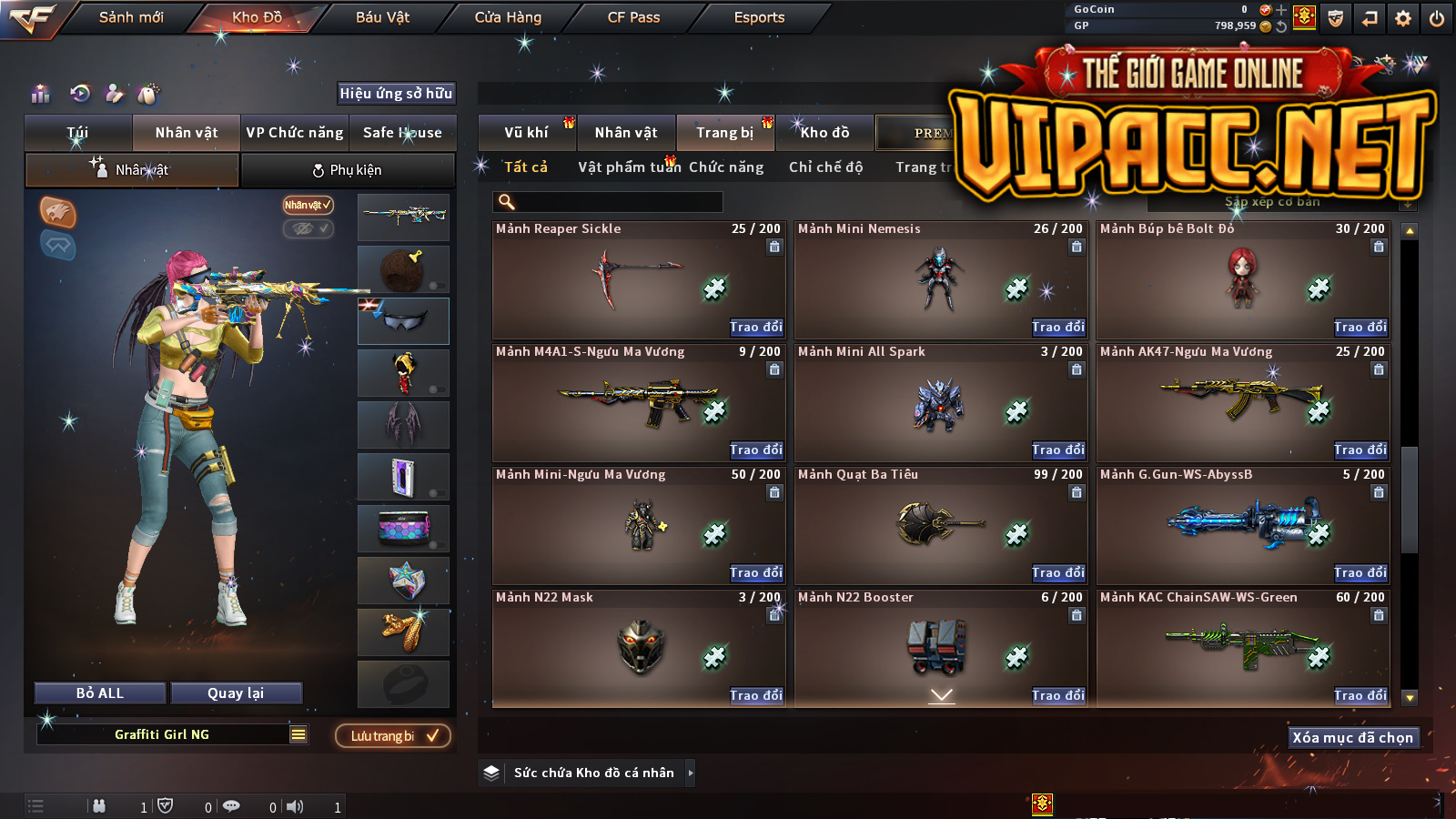Screen dimensions: 1456x819
Task: Open the Phụ kiện accessories tab
Action: (x=347, y=170)
